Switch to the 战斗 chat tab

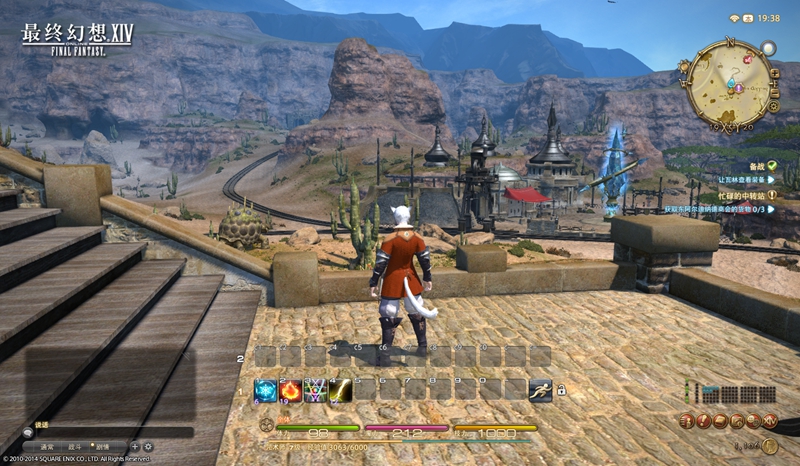pyautogui.click(x=75, y=446)
